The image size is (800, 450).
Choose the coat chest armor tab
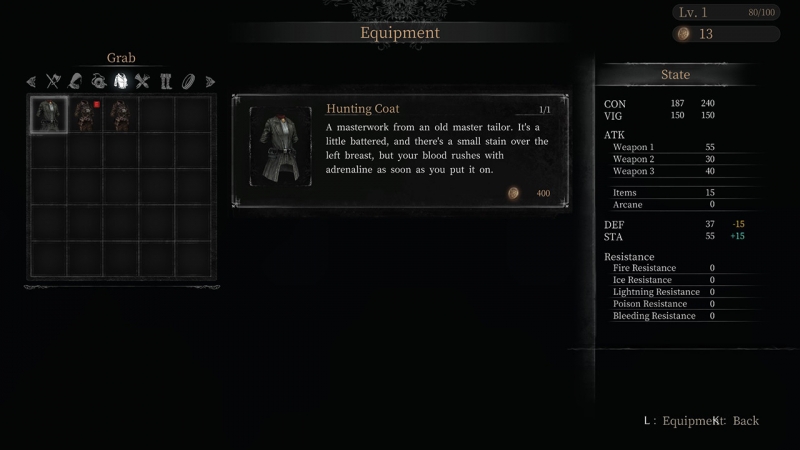[x=120, y=81]
